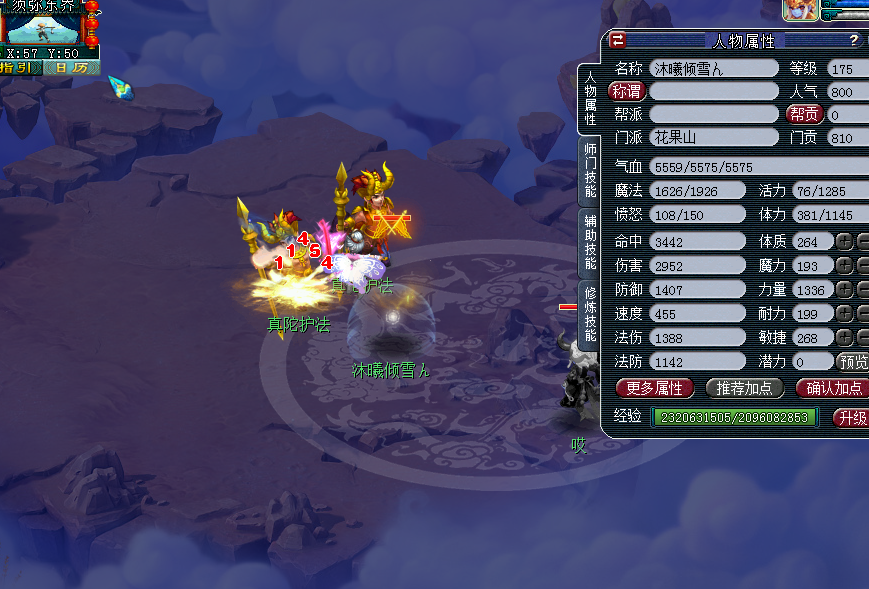Show 更多属性 details
869x589 pixels.
coord(654,388)
